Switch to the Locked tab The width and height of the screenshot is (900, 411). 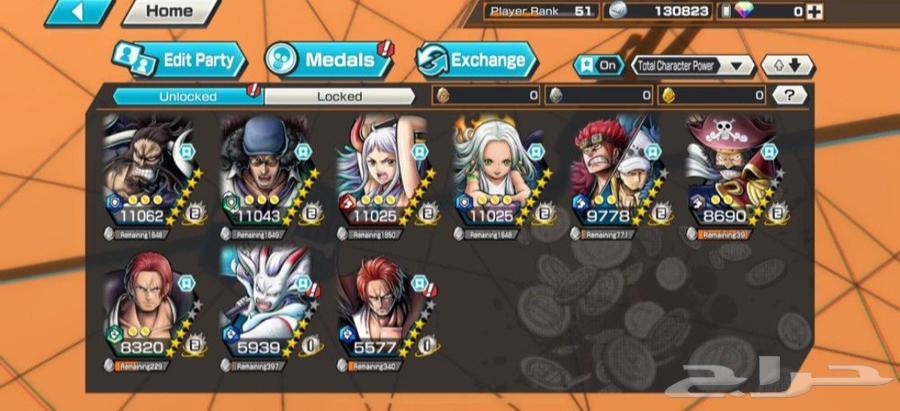(339, 97)
